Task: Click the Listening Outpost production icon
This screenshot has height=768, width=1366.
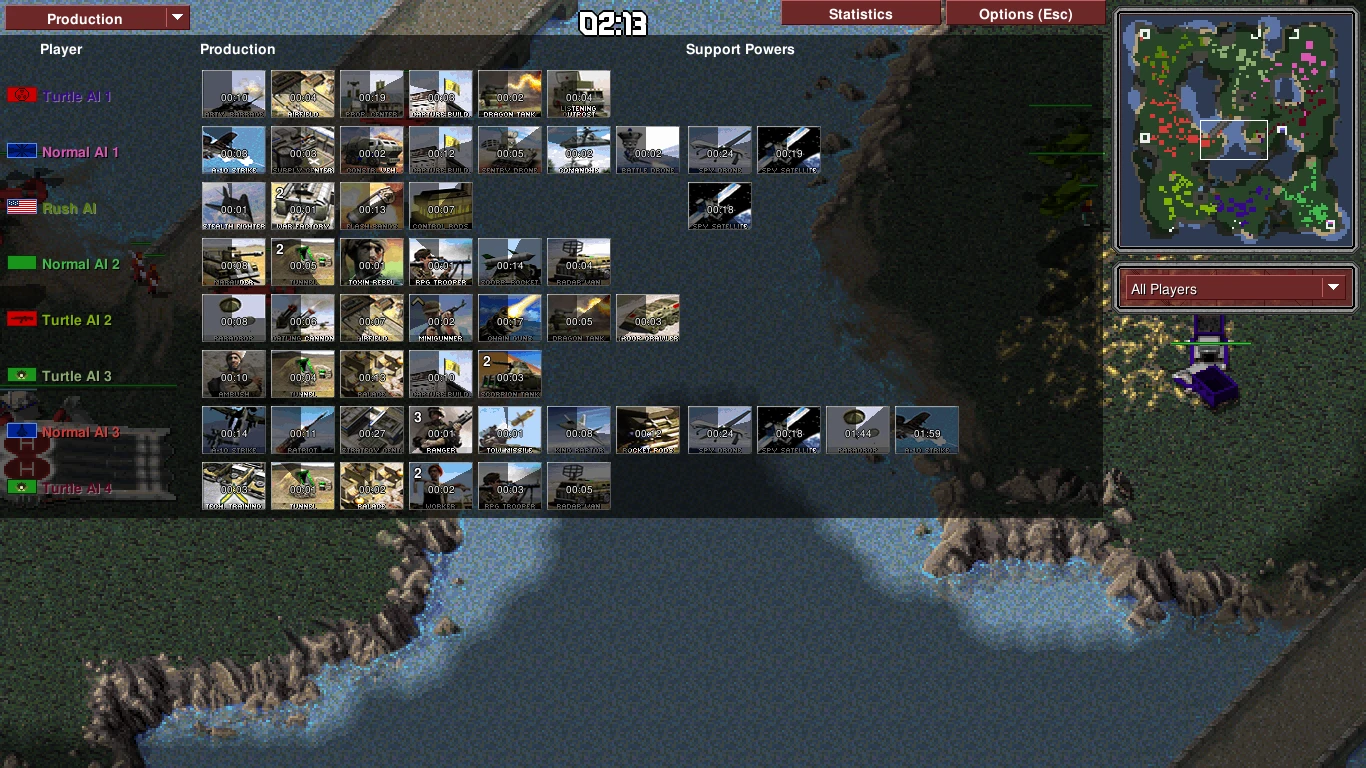Action: coord(579,95)
